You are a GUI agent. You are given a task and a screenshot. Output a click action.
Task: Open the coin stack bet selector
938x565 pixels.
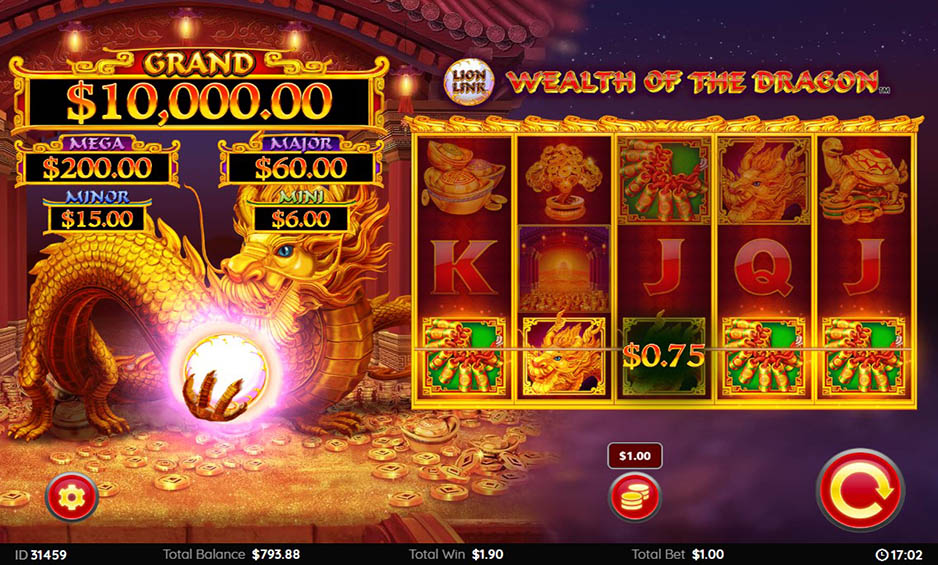point(635,497)
